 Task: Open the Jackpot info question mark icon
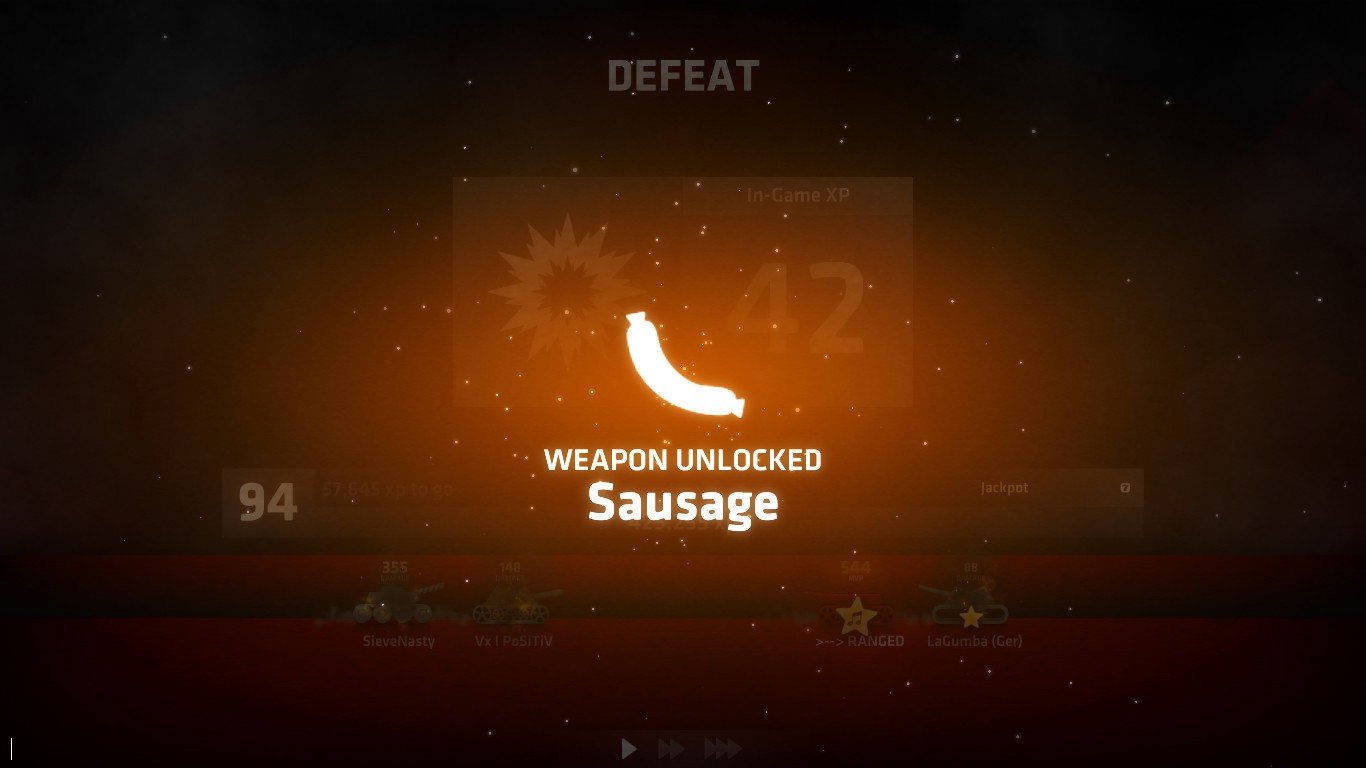(x=1126, y=488)
